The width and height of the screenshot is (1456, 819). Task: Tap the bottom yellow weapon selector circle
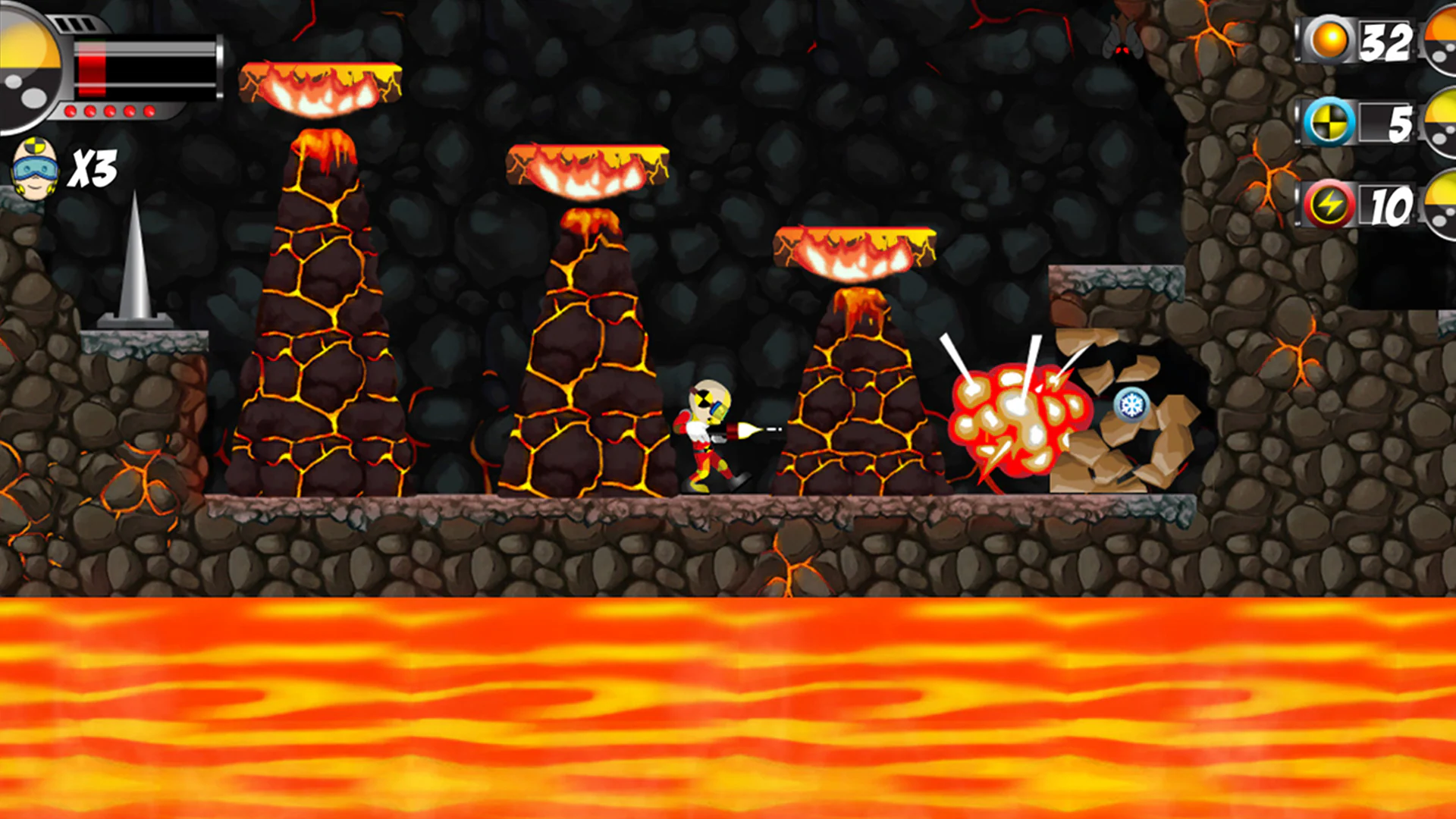click(1441, 205)
